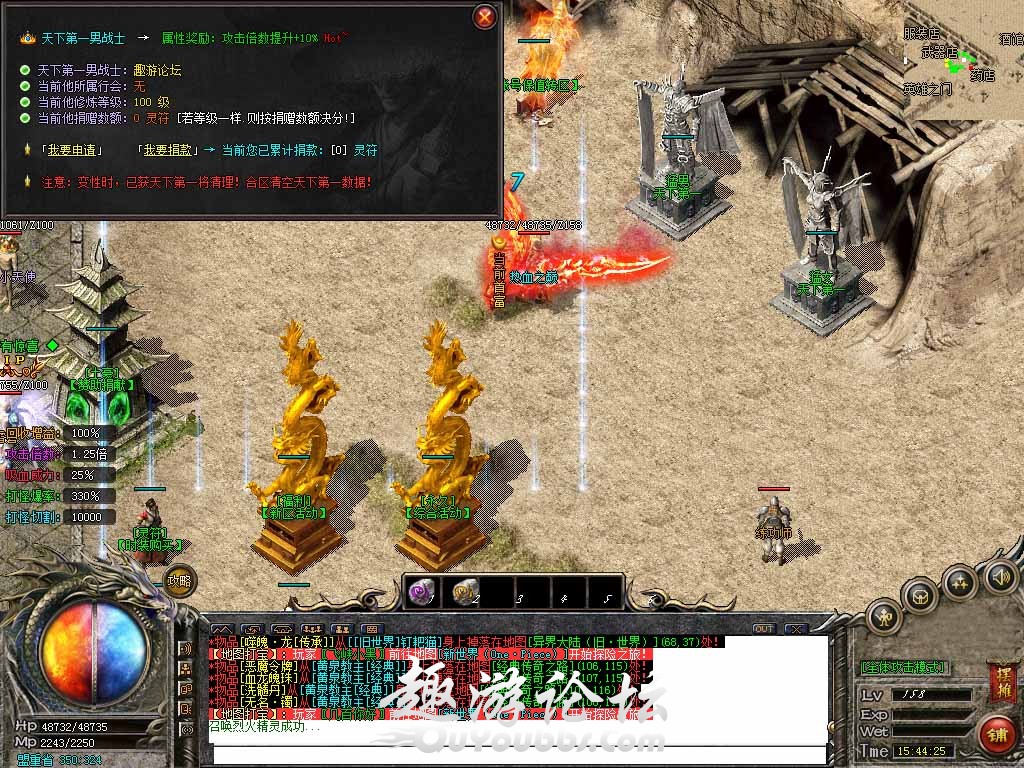Use the purple scroll in belt slot 1
Viewport: 1024px width, 768px height.
(421, 592)
